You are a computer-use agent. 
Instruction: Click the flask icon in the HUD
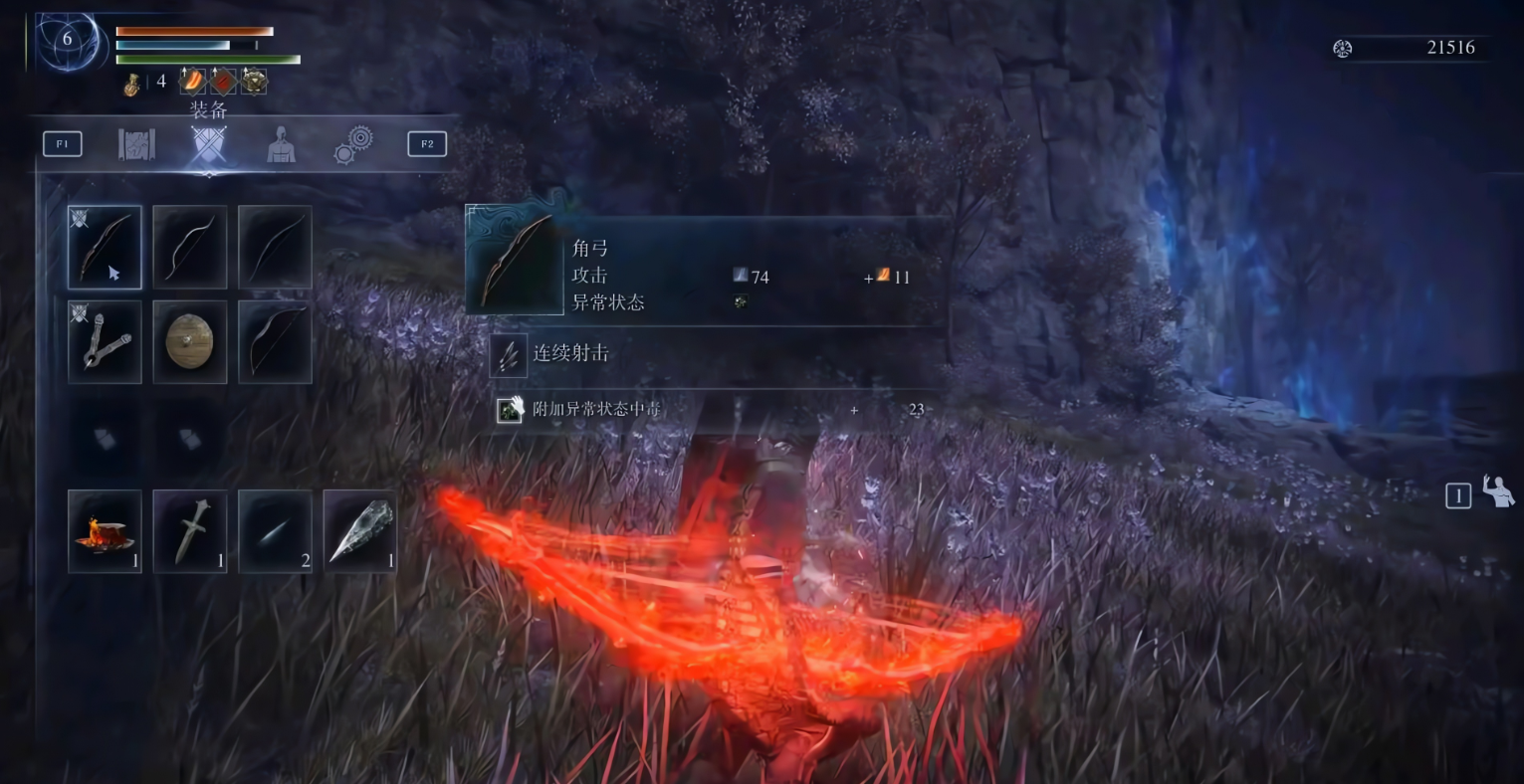click(x=131, y=86)
